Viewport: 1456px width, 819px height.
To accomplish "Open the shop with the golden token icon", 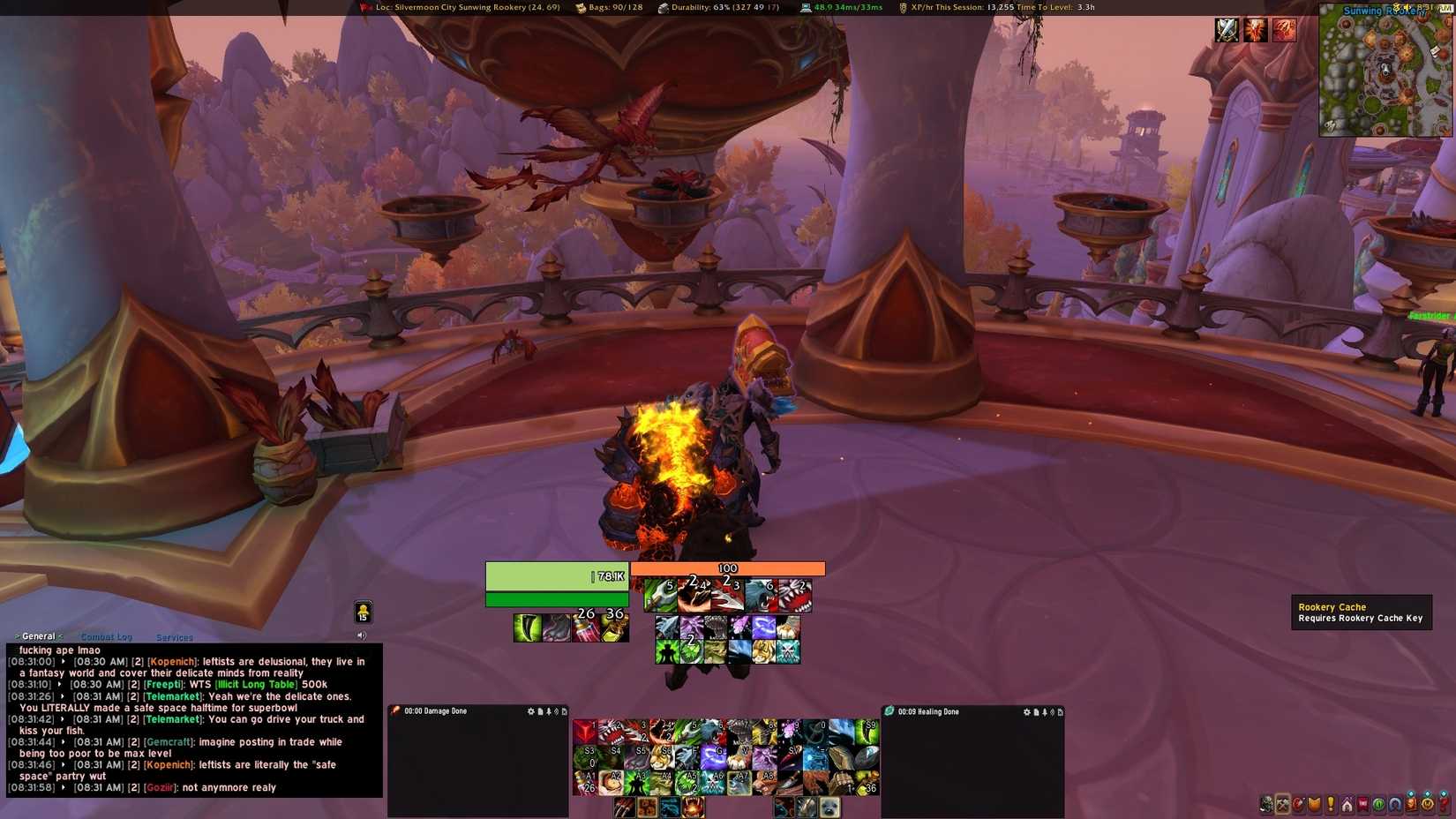I will point(1428,803).
